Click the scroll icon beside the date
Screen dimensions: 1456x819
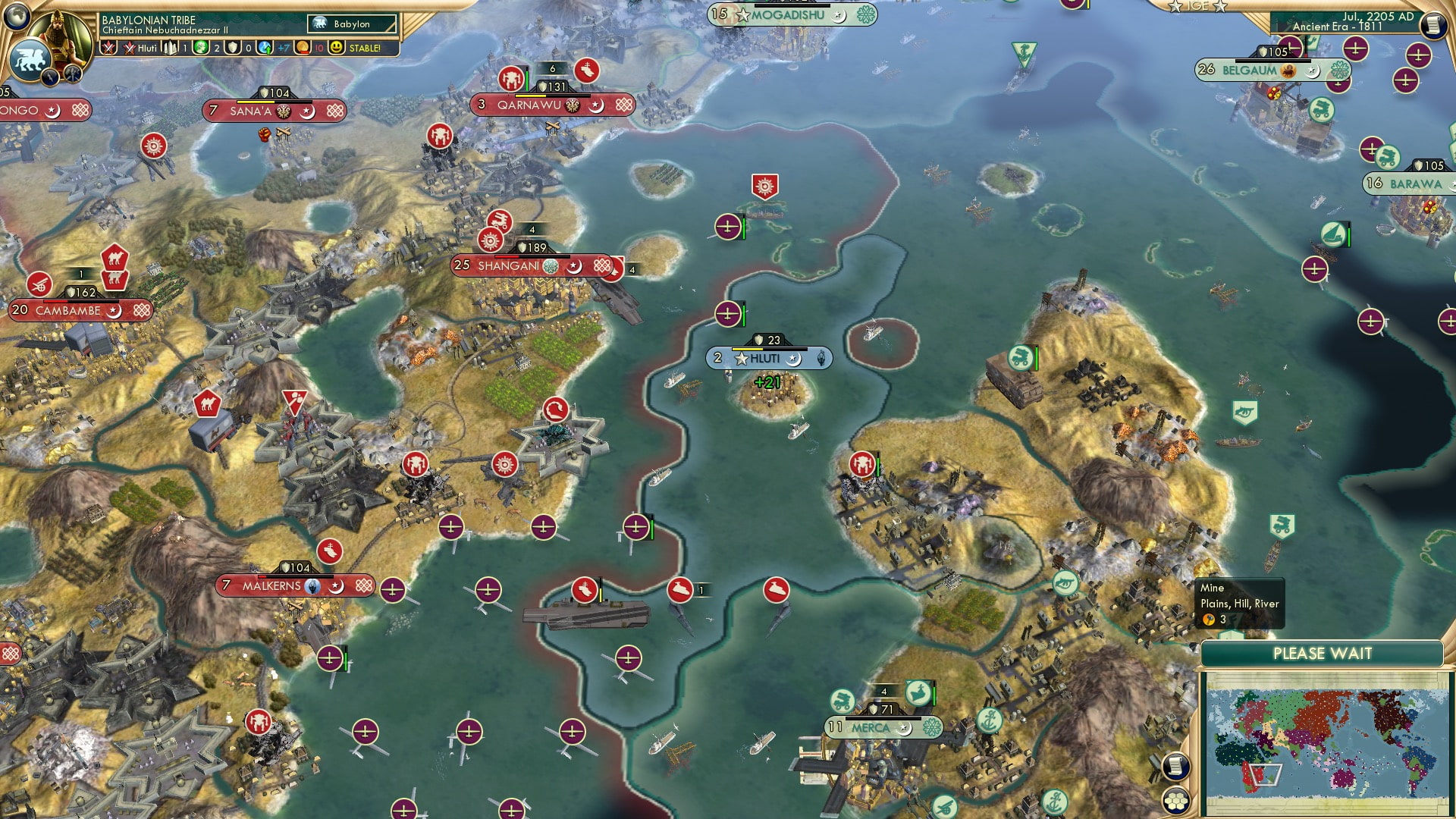(1432, 25)
